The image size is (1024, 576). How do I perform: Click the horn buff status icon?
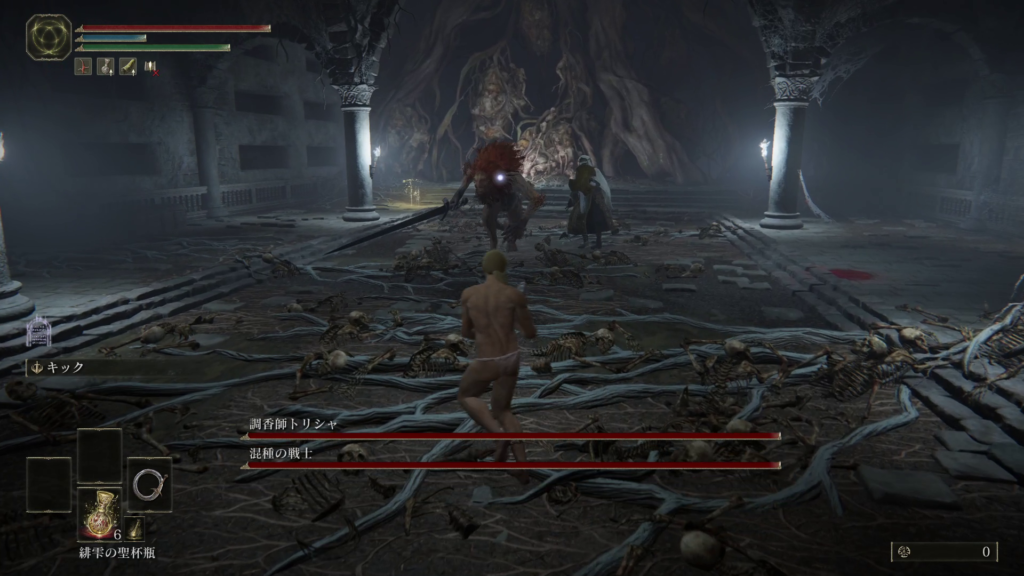127,67
